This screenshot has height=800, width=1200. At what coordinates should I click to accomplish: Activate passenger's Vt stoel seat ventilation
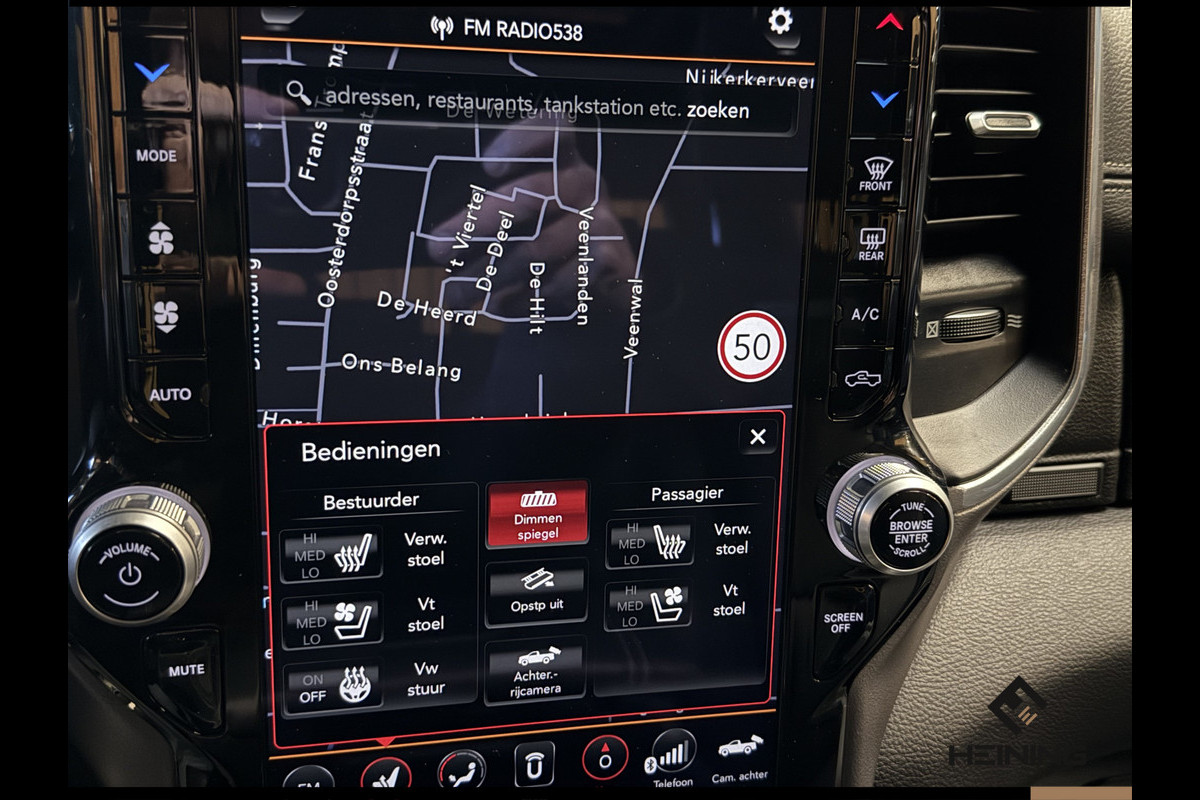click(648, 607)
